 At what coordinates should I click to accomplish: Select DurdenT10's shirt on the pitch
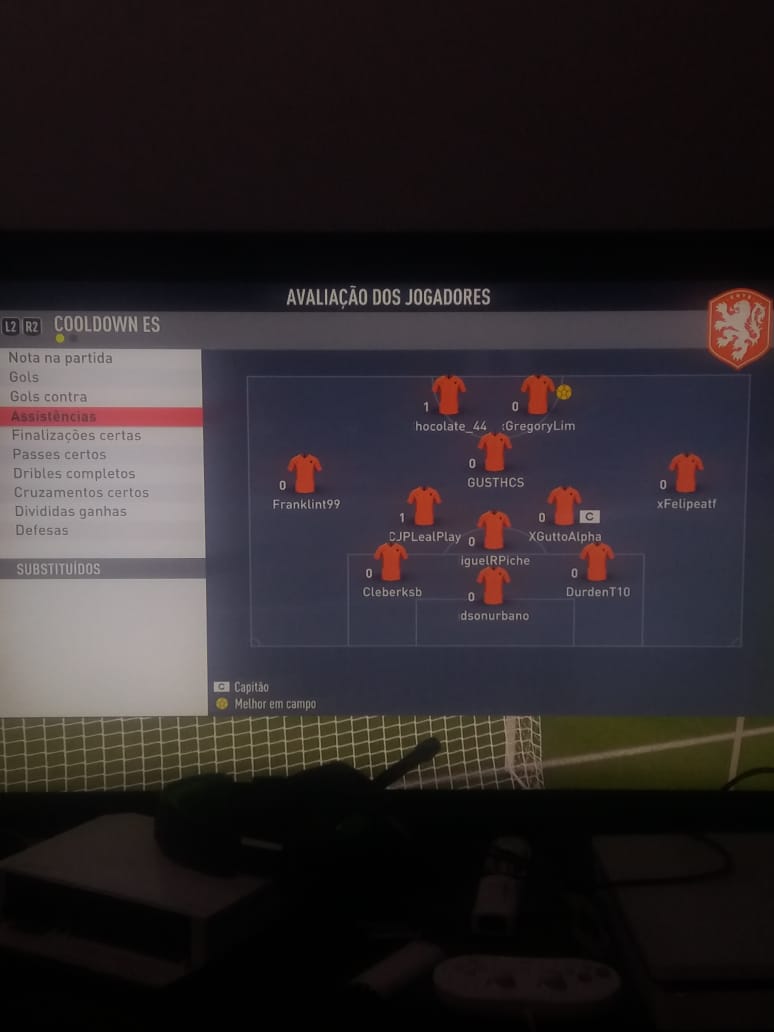point(597,562)
